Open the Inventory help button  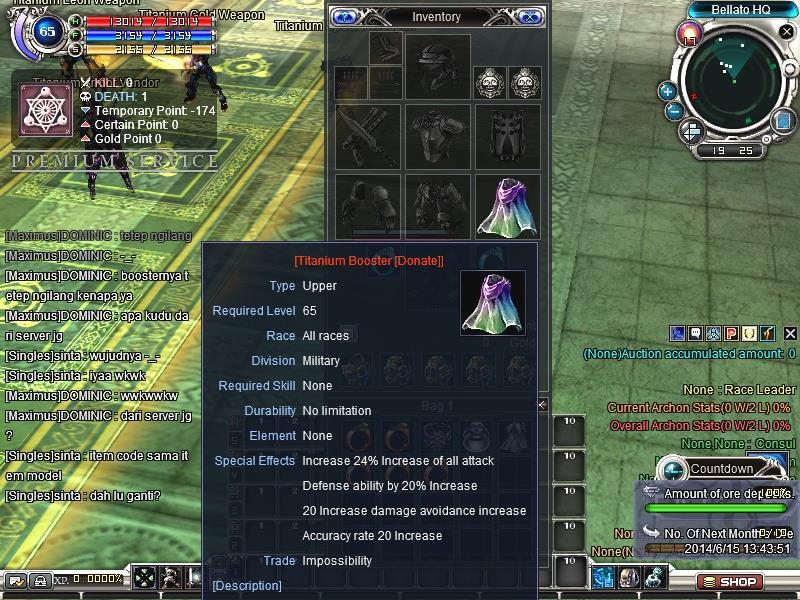(345, 17)
